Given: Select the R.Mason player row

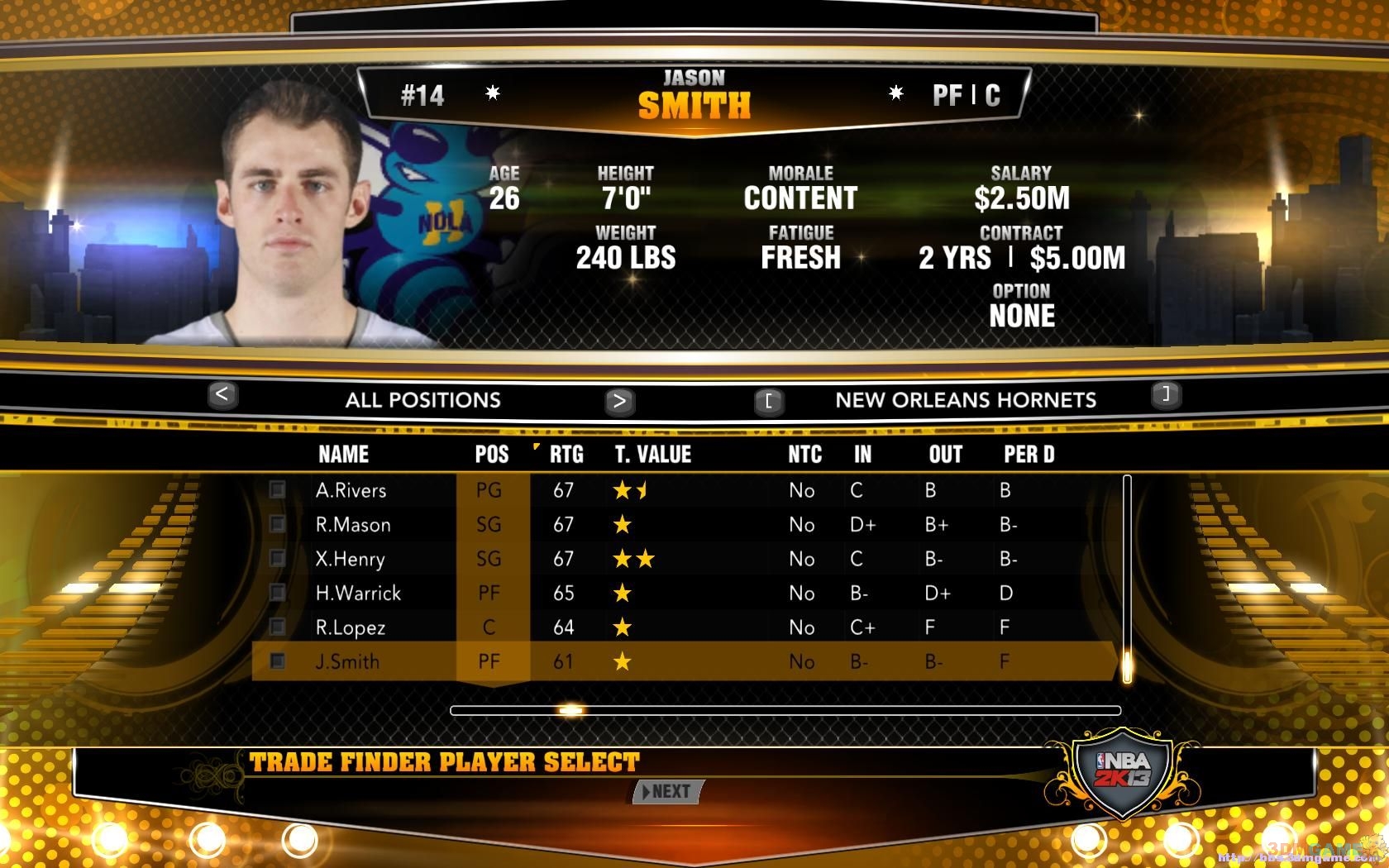Looking at the screenshot, I should 353,525.
